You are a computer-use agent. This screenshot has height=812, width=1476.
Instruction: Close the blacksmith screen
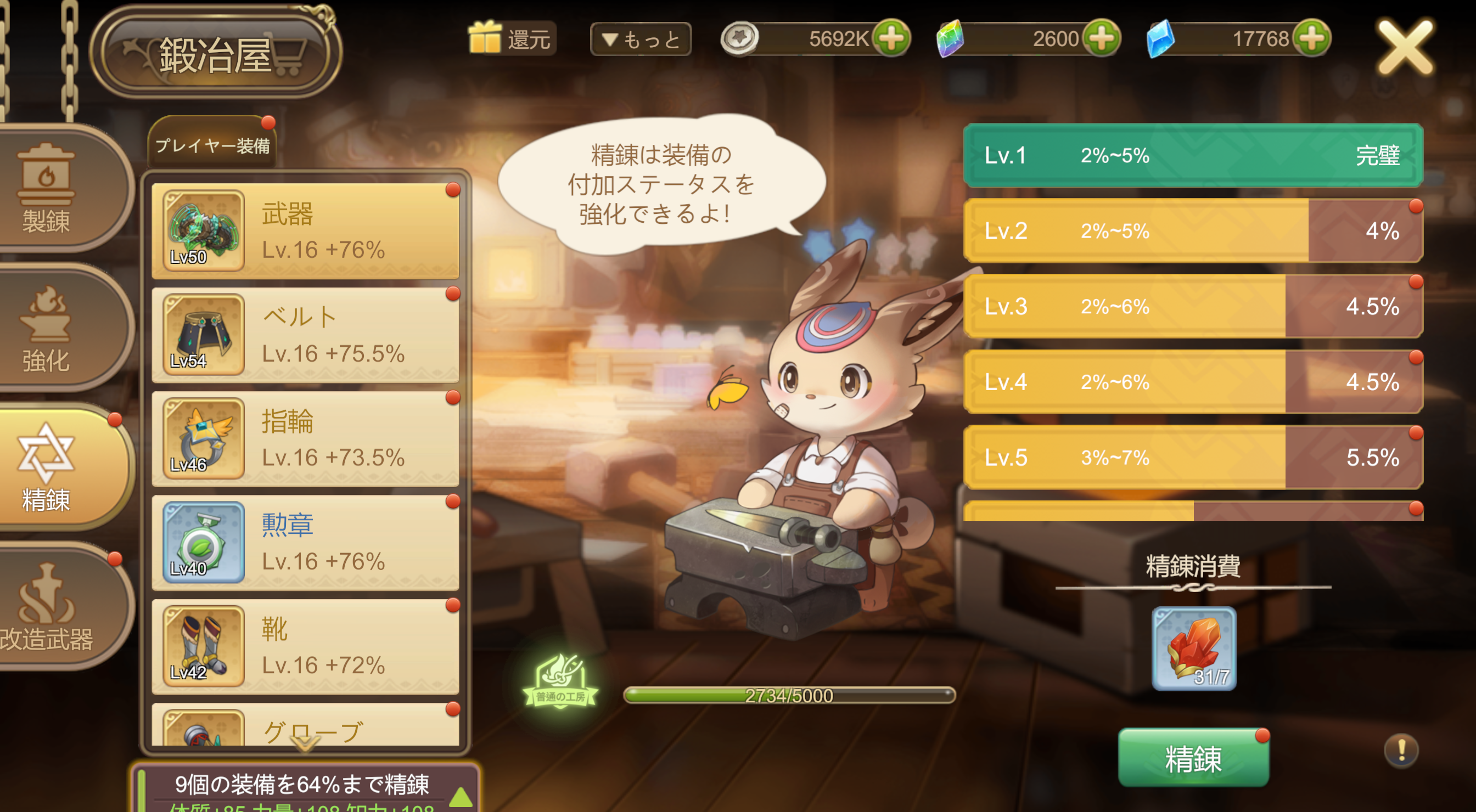(1405, 47)
